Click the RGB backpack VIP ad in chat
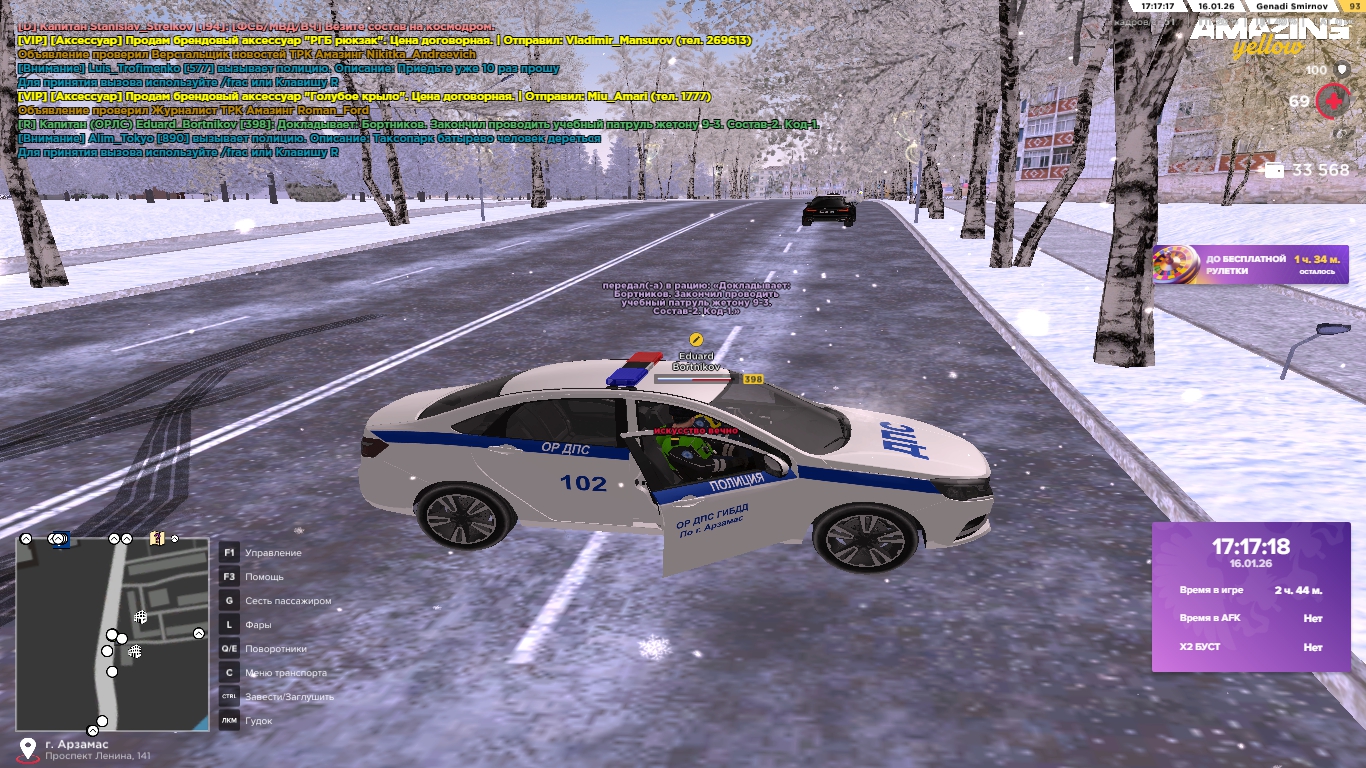 (384, 40)
